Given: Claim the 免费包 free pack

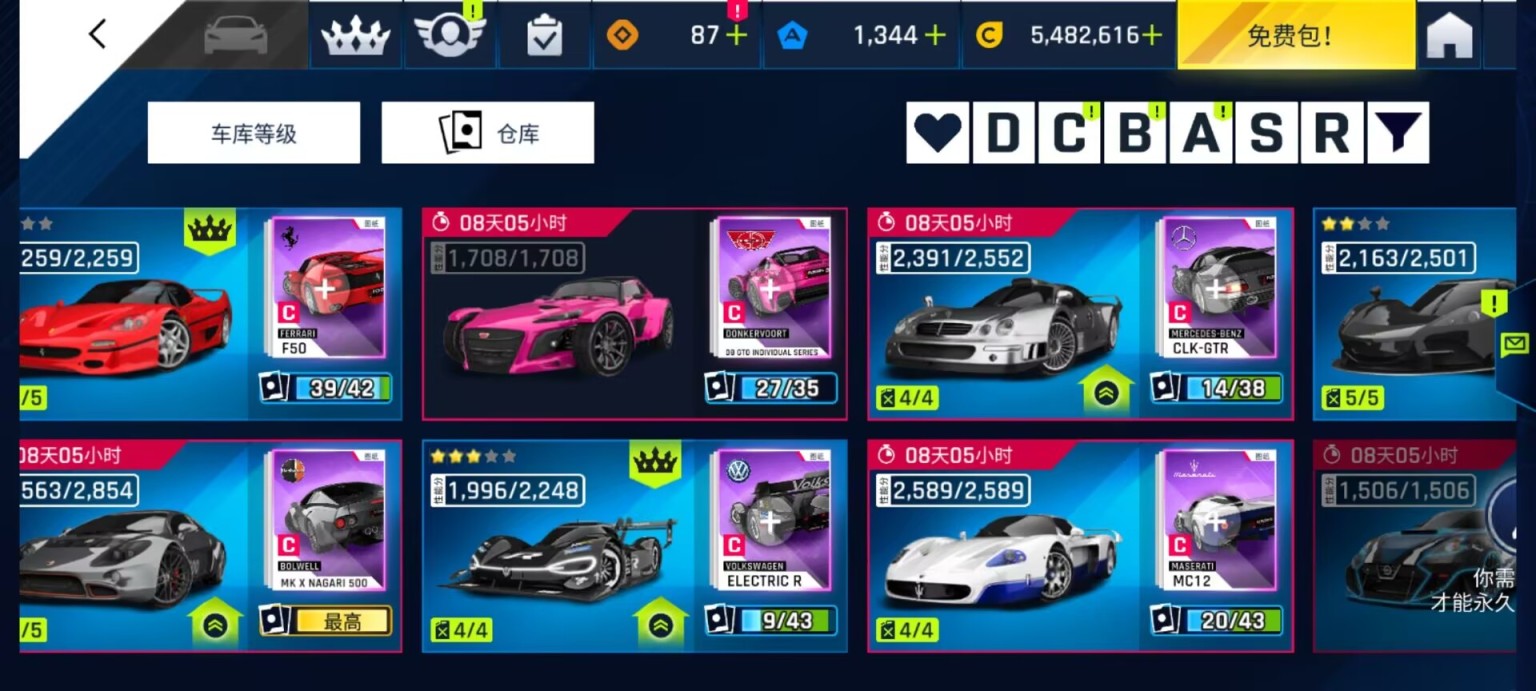Looking at the screenshot, I should click(x=1295, y=36).
